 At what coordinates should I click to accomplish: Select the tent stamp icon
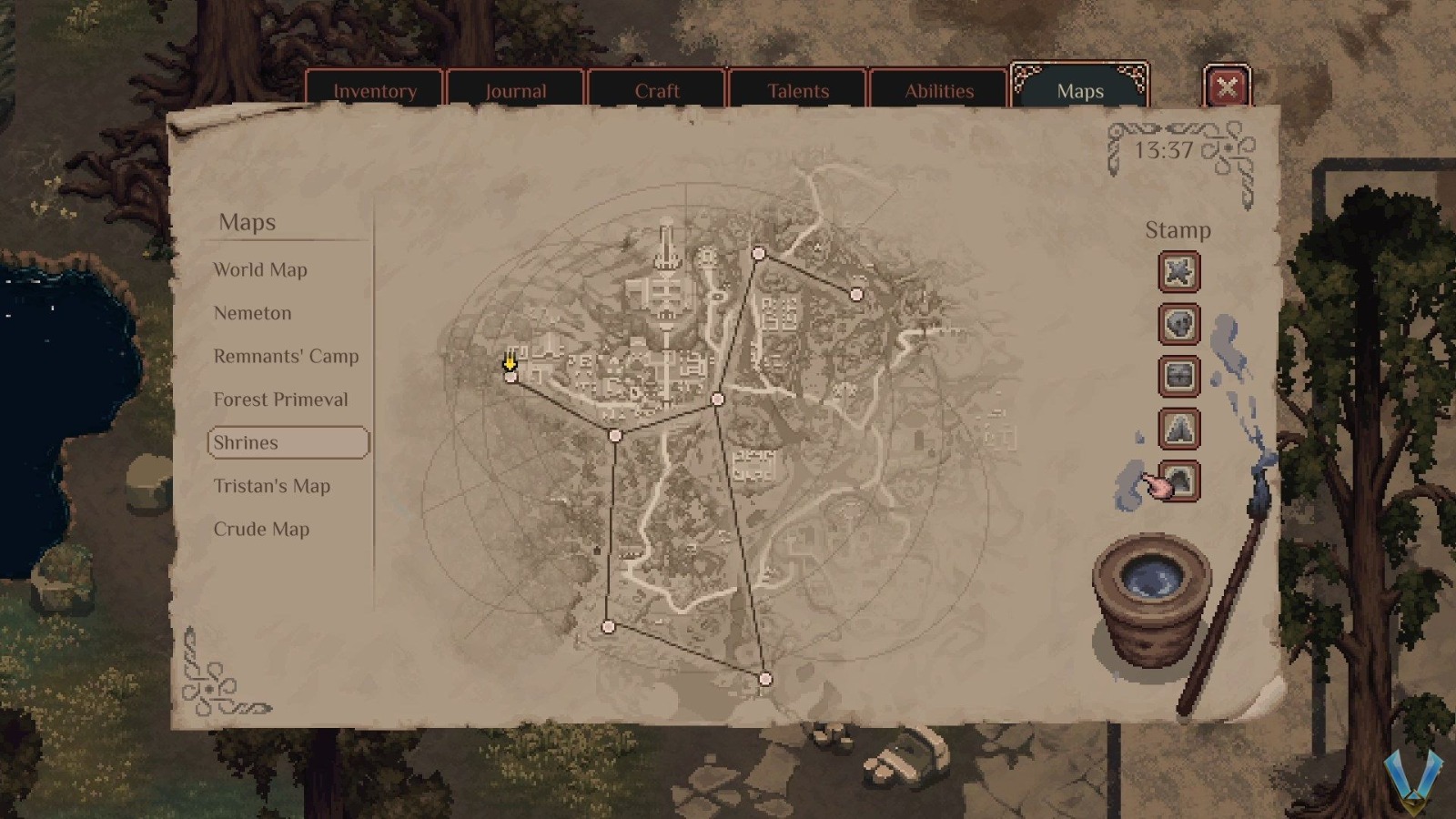(1179, 429)
